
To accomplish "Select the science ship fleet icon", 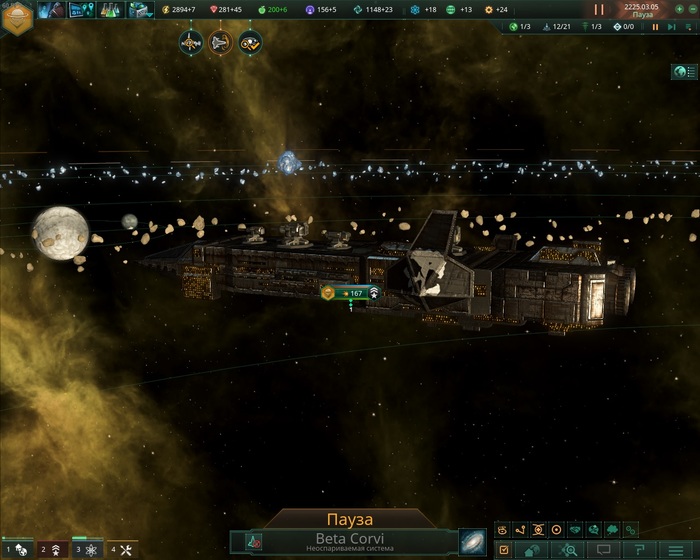I will (191, 42).
